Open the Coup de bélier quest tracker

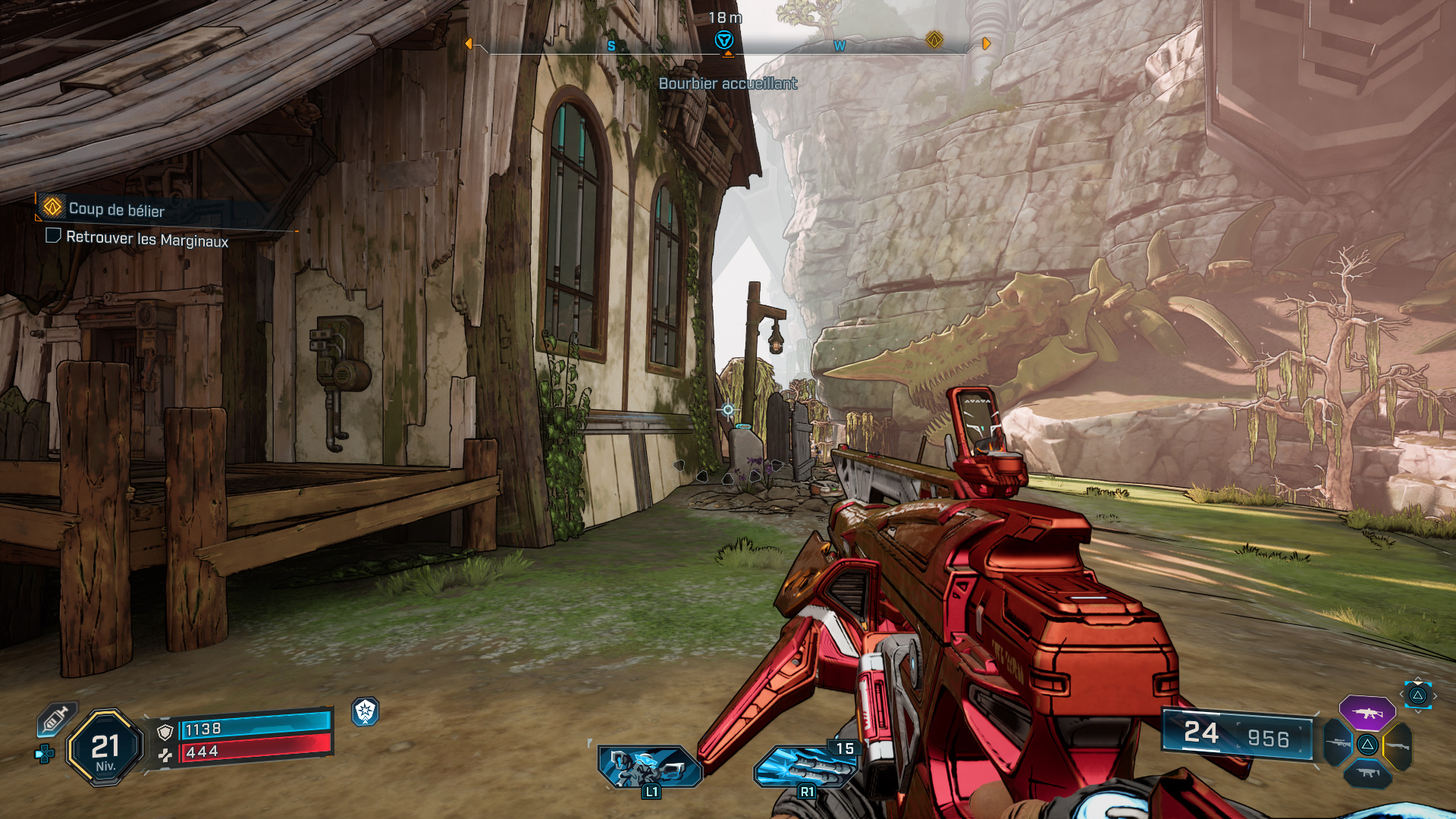tap(116, 209)
